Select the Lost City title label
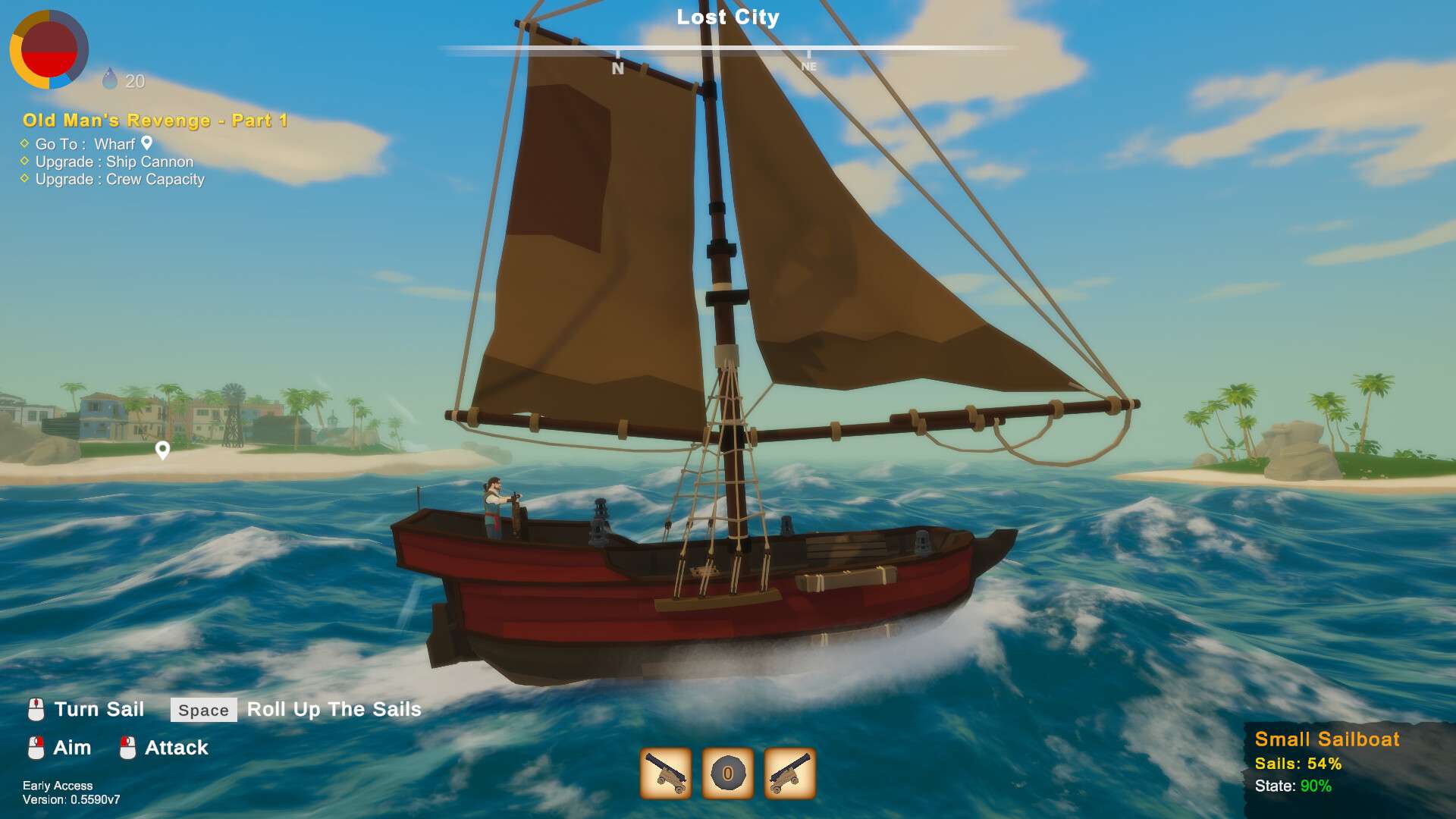This screenshot has height=819, width=1456. pos(727,17)
